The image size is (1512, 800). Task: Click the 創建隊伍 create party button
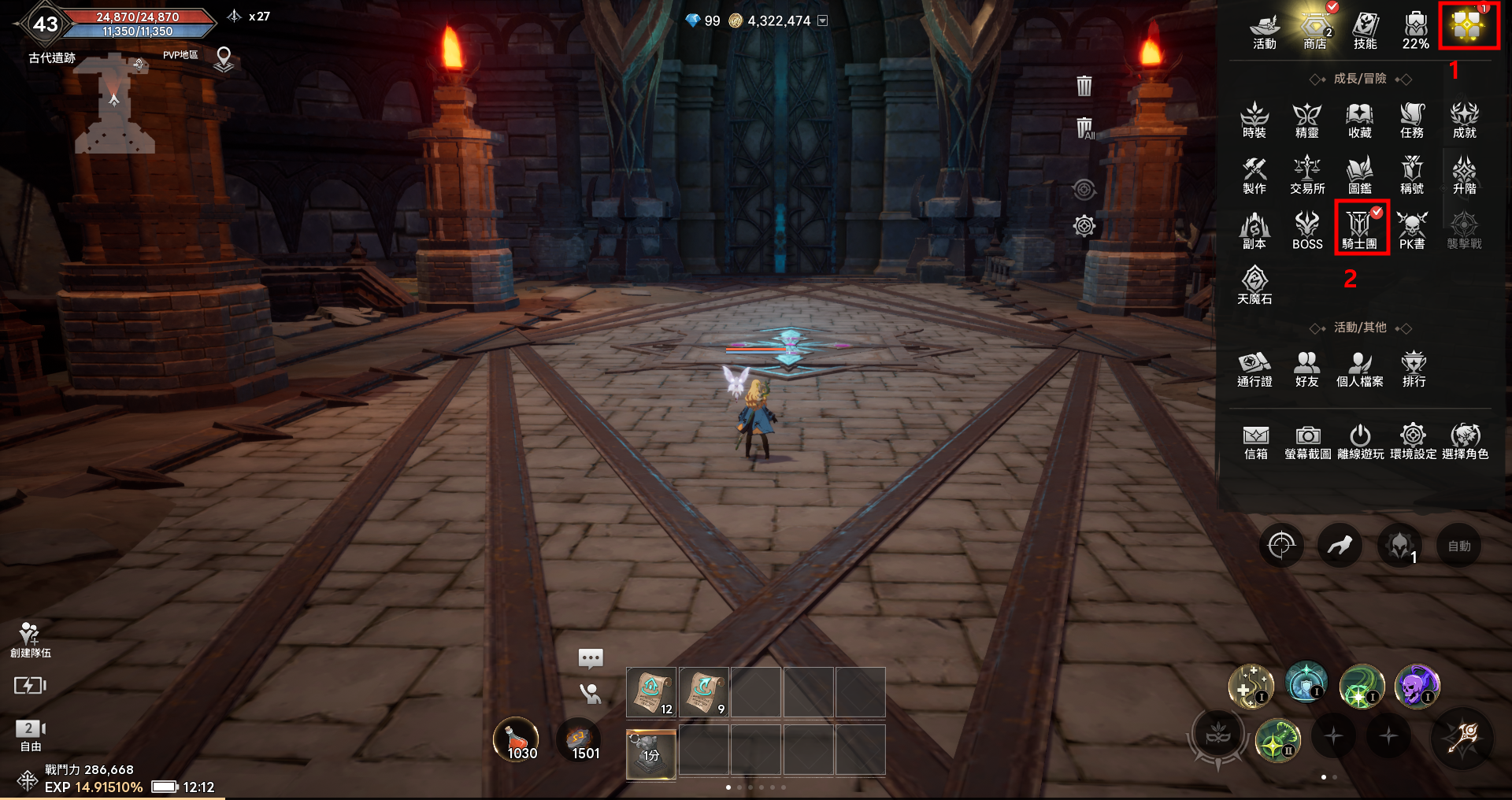pos(30,639)
